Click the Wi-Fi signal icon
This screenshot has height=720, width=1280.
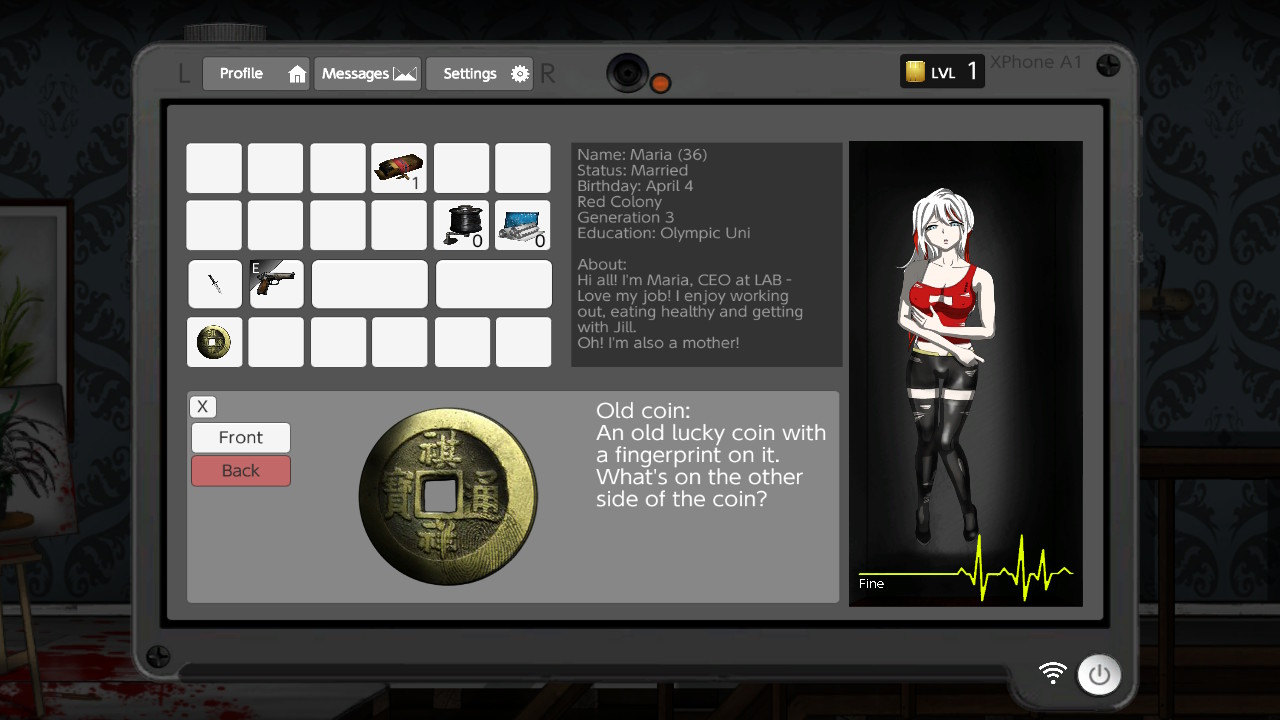point(1051,675)
